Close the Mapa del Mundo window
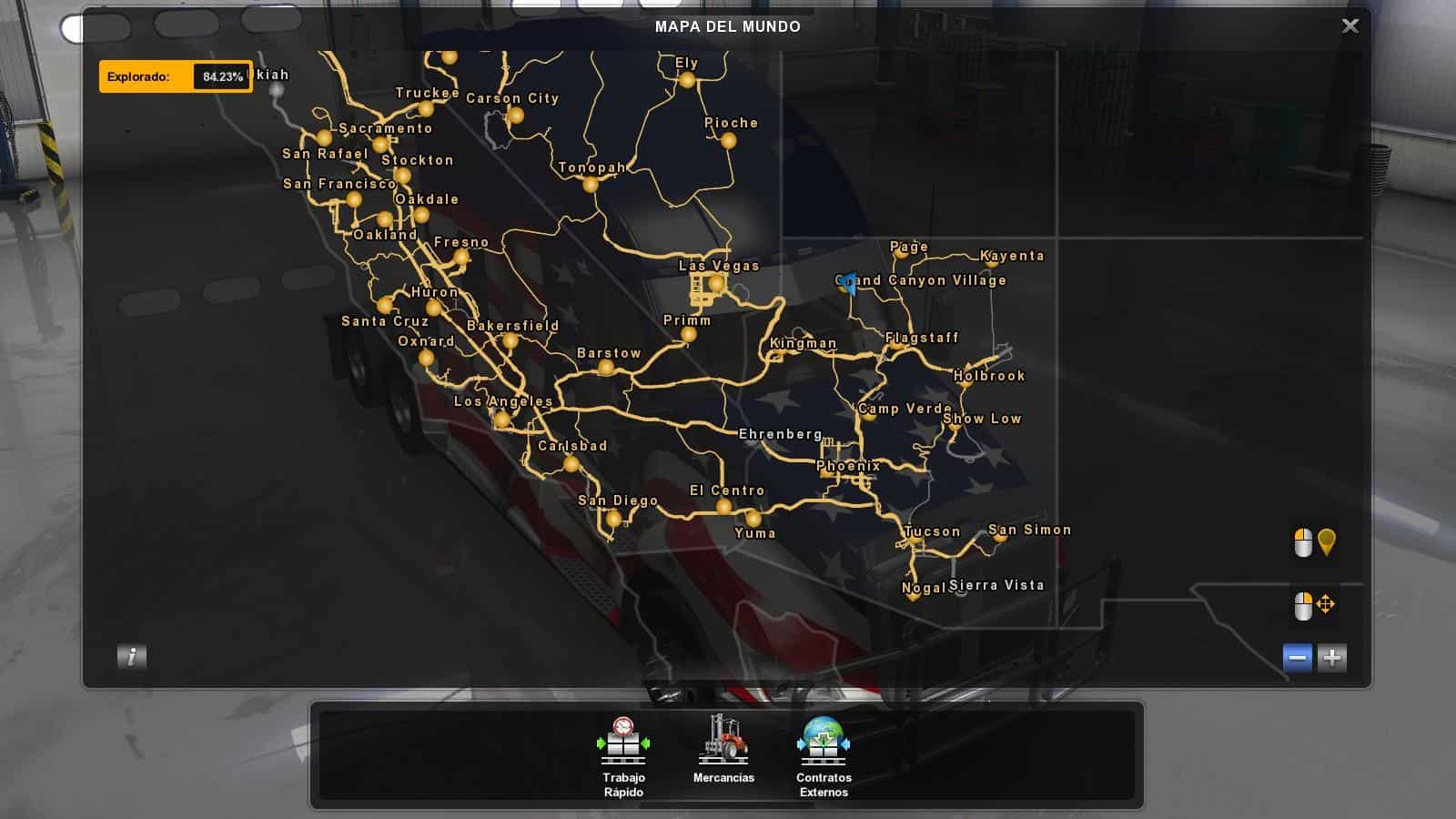Screen dimensions: 1456x819 (1350, 26)
